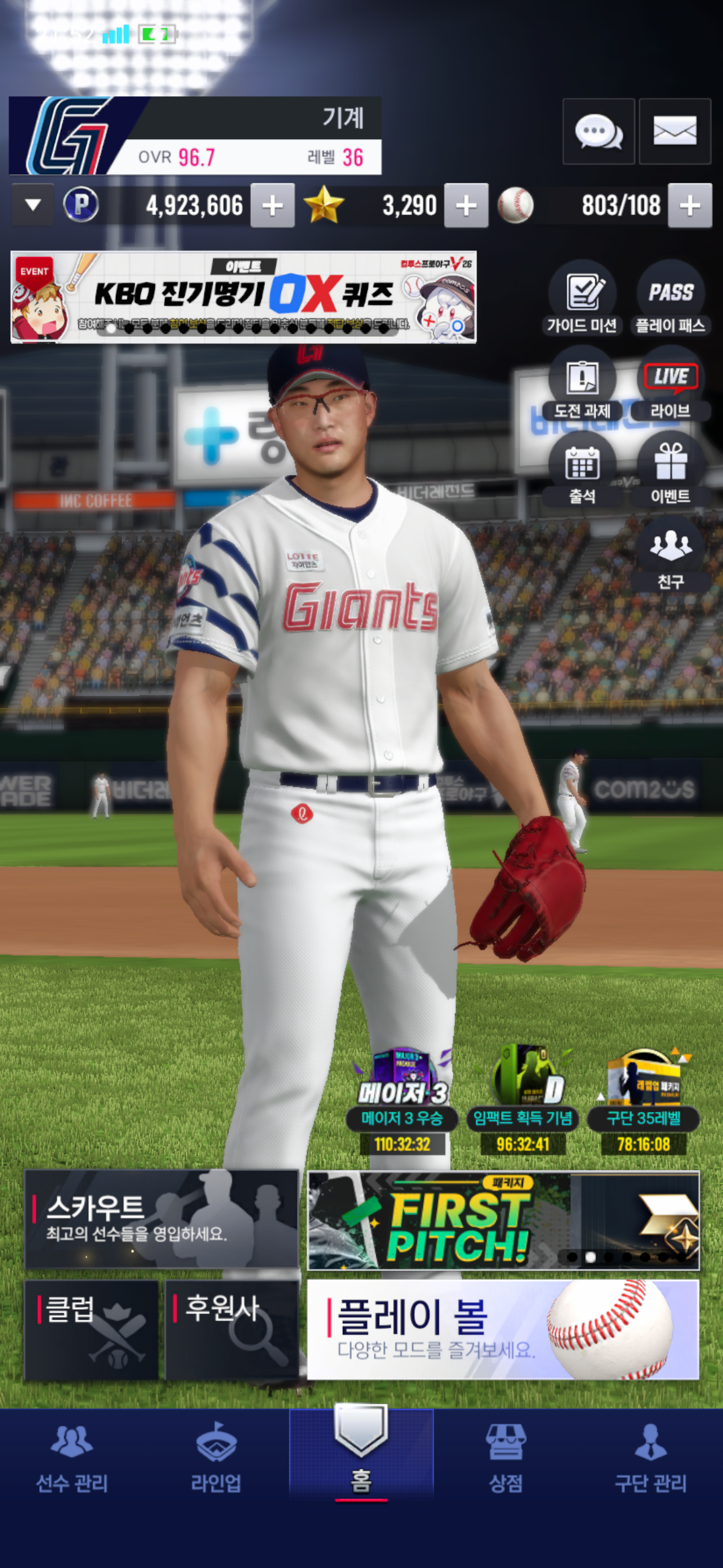The height and width of the screenshot is (1568, 723).
Task: Open 가이드 미션 guide missions
Action: click(582, 298)
